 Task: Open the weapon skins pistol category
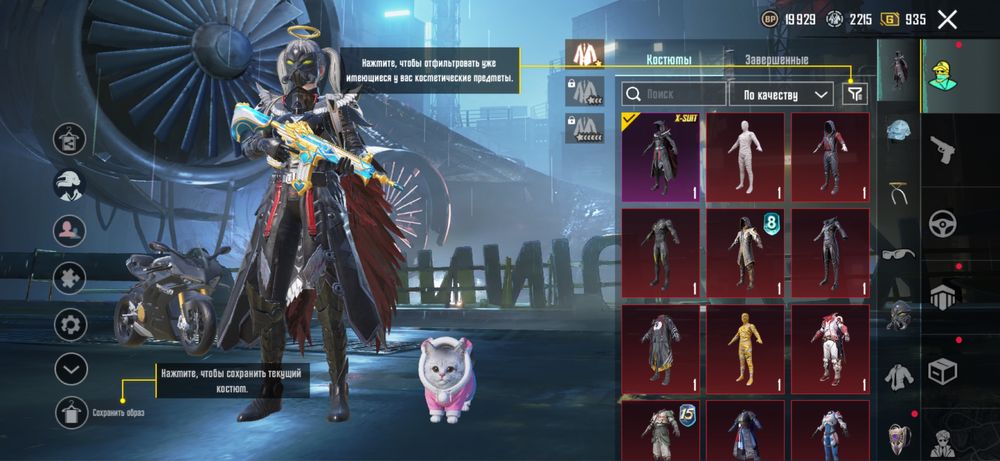[943, 149]
